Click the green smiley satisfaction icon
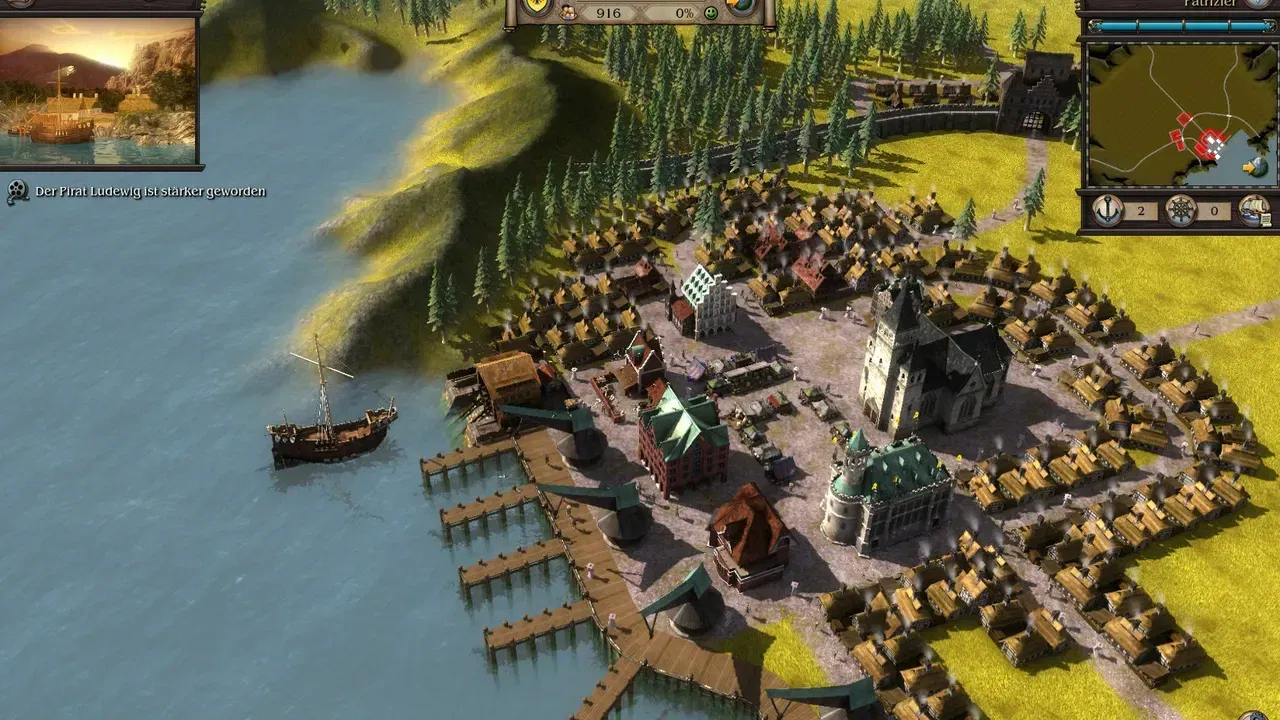The image size is (1280, 720). click(x=710, y=13)
